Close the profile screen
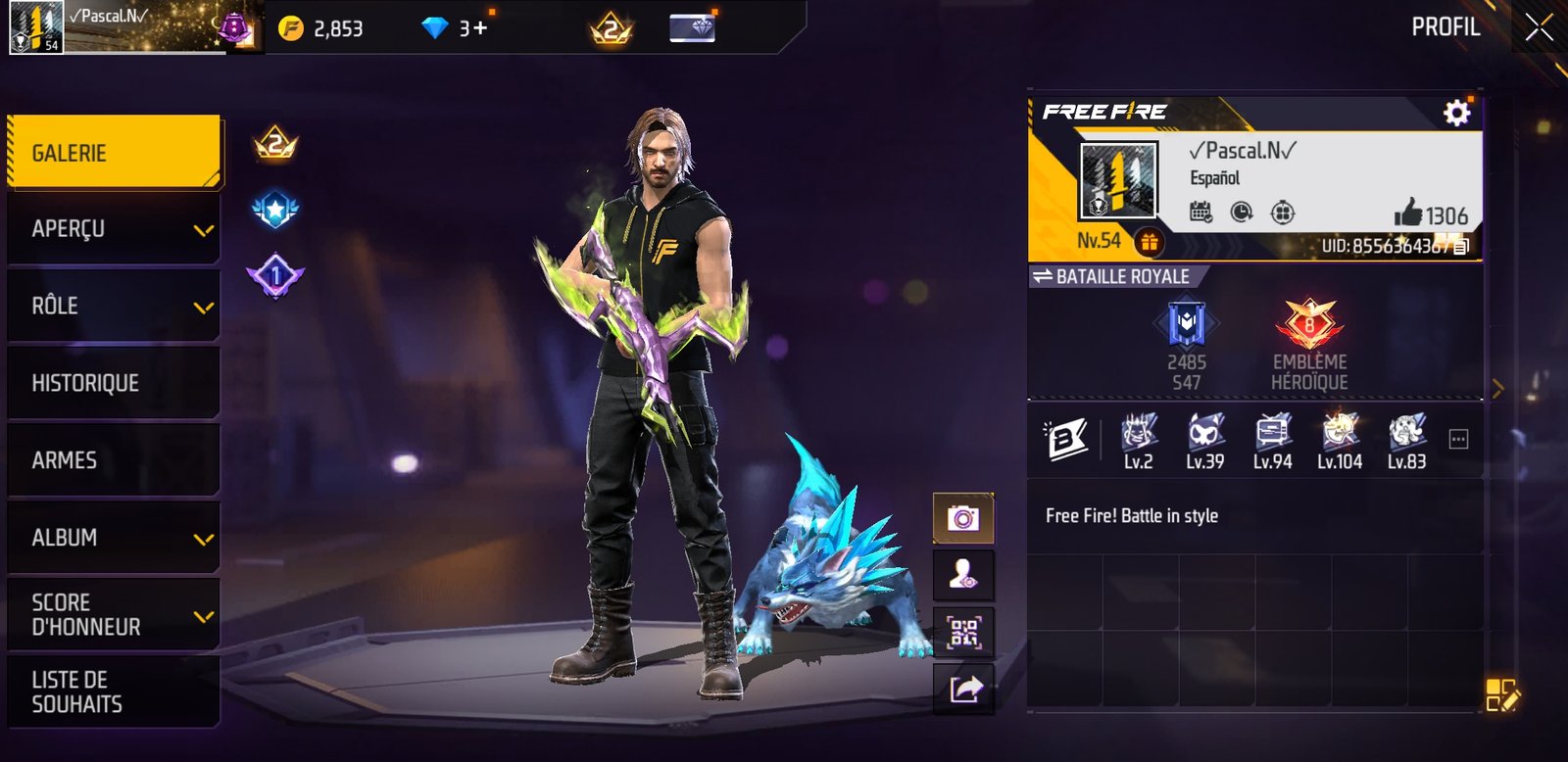 (1539, 27)
